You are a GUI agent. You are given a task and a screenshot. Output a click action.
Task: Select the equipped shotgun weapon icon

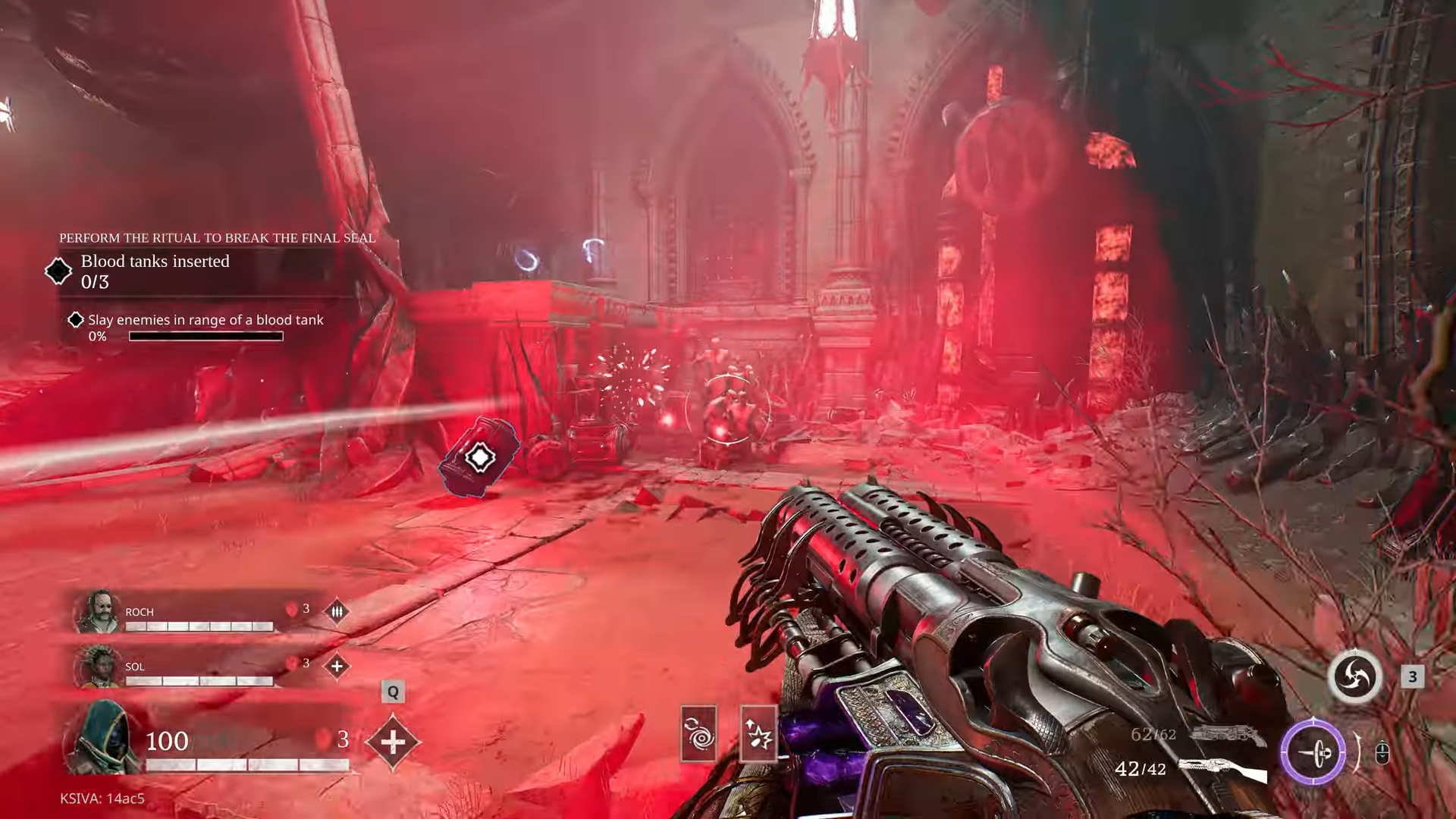tap(1222, 769)
